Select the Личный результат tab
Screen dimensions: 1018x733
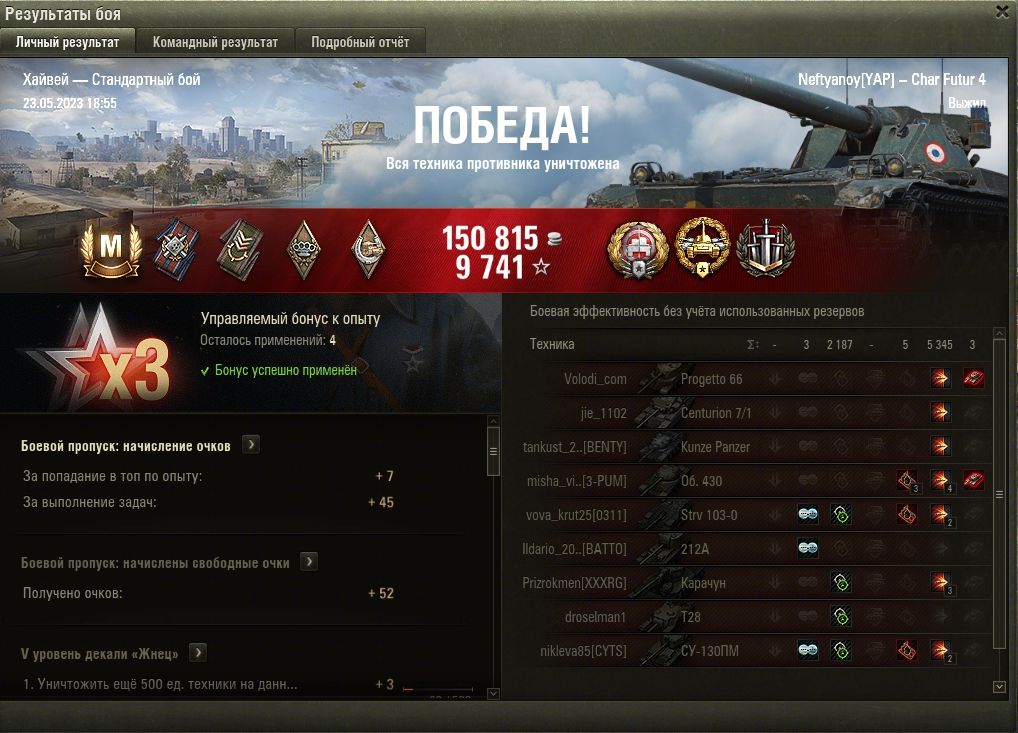coord(68,42)
